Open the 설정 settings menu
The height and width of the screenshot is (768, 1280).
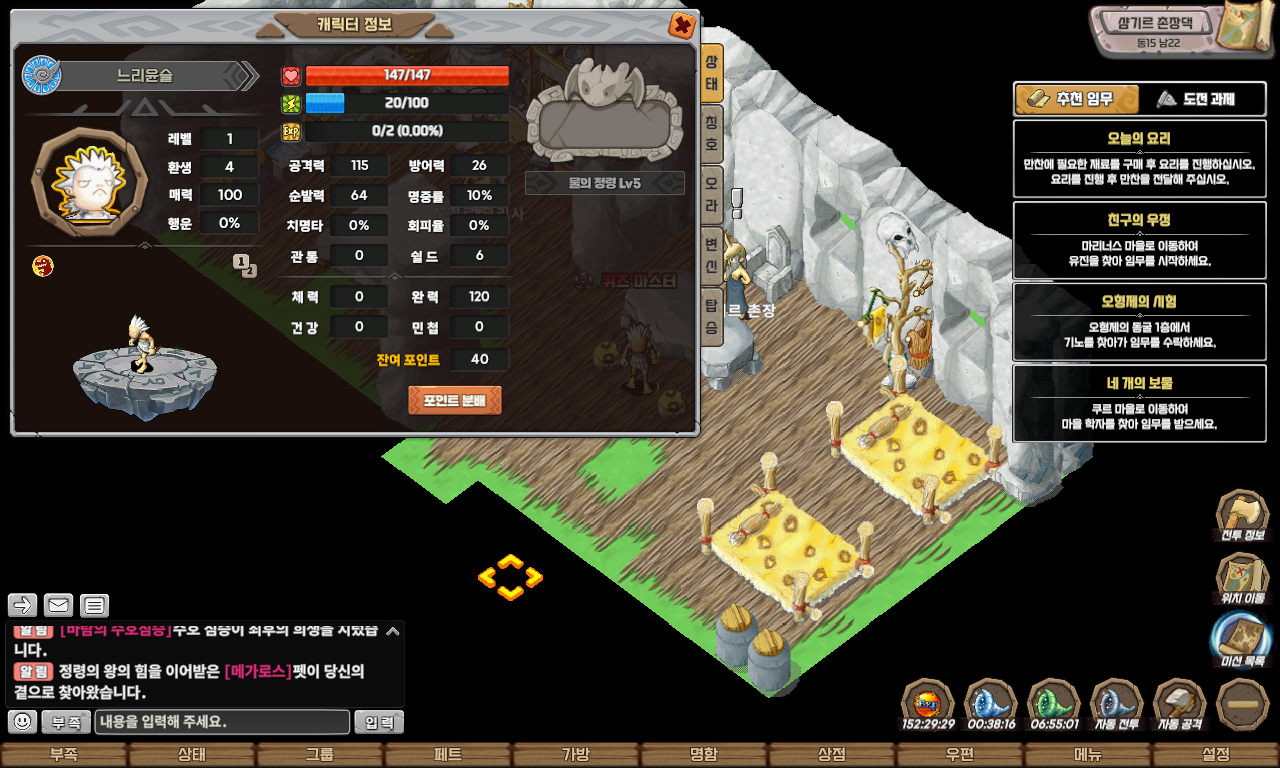click(x=1216, y=755)
